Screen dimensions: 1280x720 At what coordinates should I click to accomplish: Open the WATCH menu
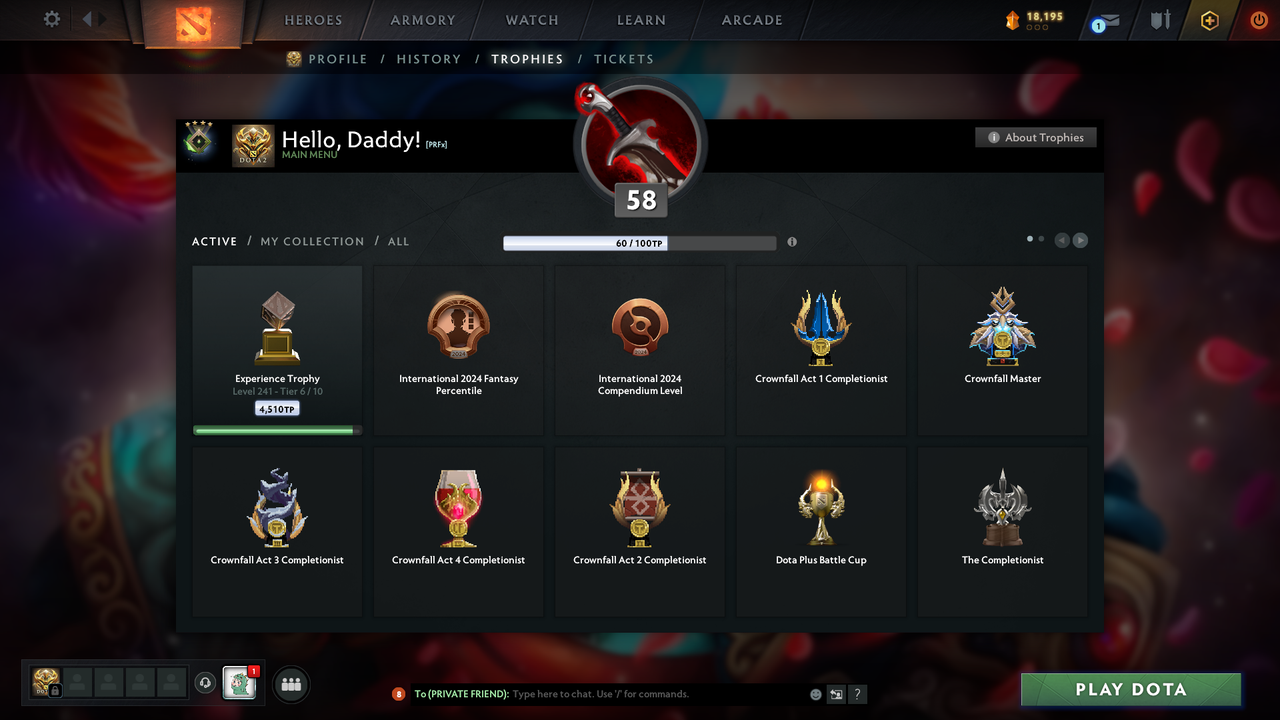pos(531,20)
